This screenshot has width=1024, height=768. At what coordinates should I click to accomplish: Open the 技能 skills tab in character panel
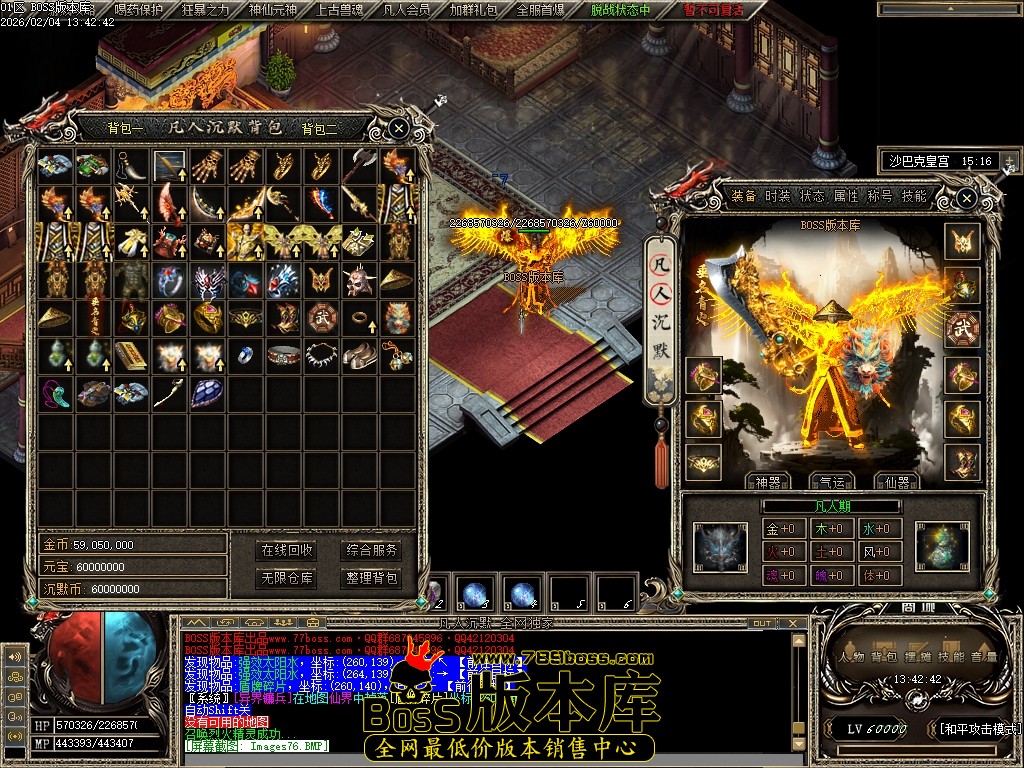pos(914,196)
